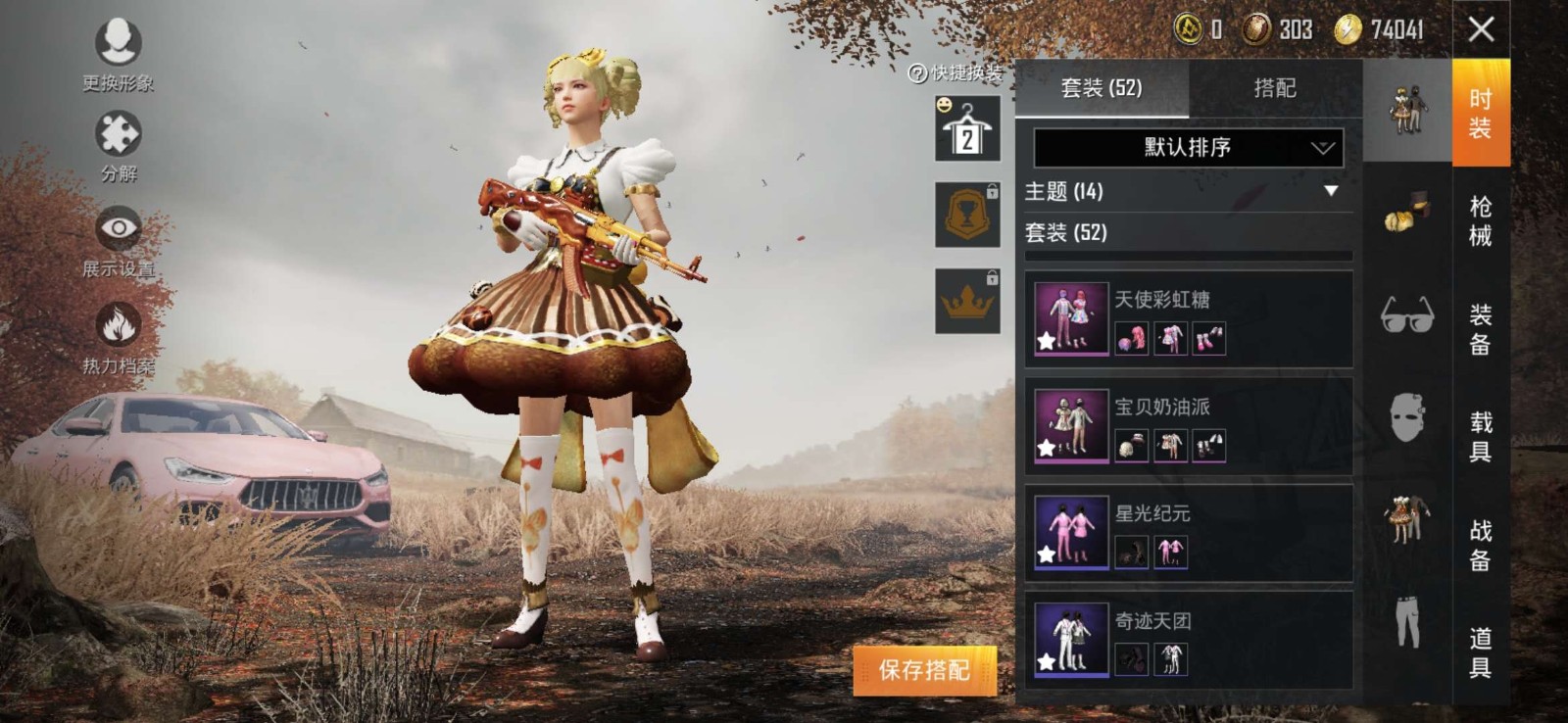
Task: Click the scroll indicator under 套装 header
Action: click(1186, 255)
